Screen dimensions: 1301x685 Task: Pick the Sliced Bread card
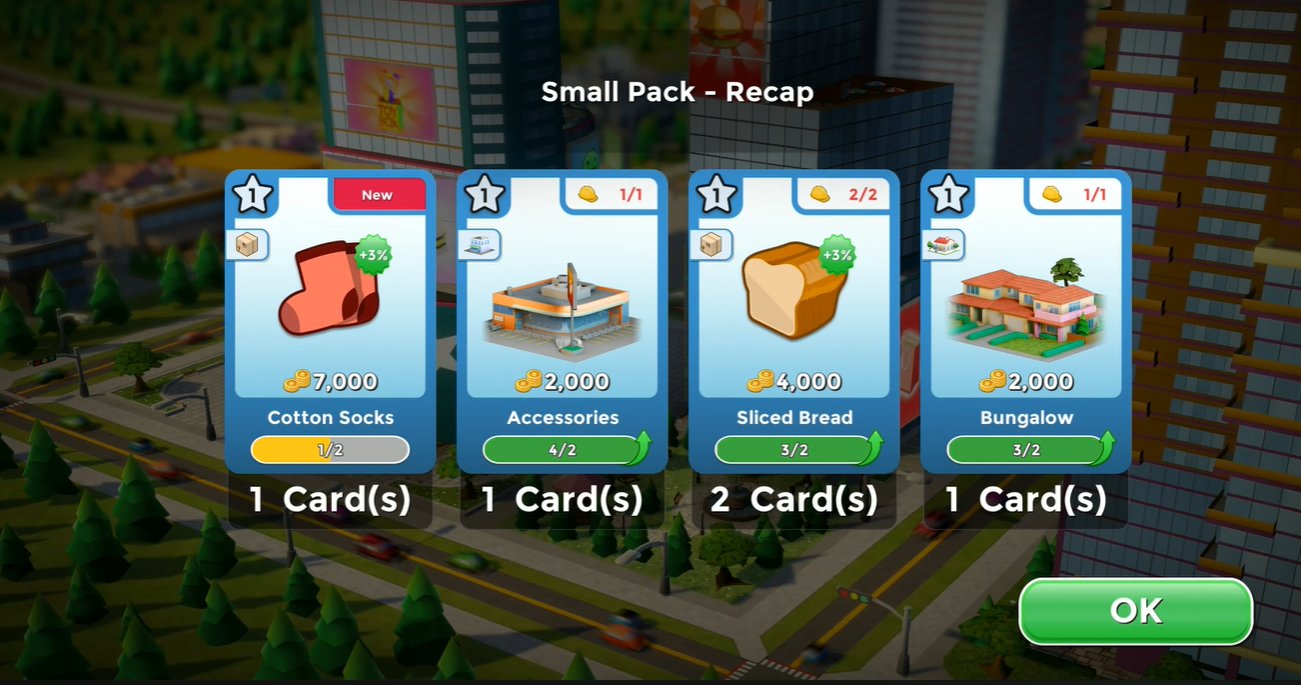pyautogui.click(x=794, y=310)
